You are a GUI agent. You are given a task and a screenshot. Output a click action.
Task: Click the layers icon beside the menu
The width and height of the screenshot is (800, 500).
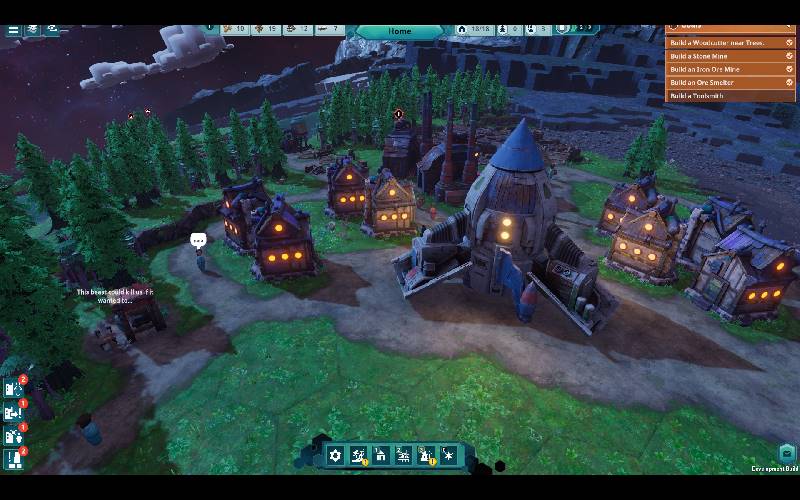tap(32, 30)
